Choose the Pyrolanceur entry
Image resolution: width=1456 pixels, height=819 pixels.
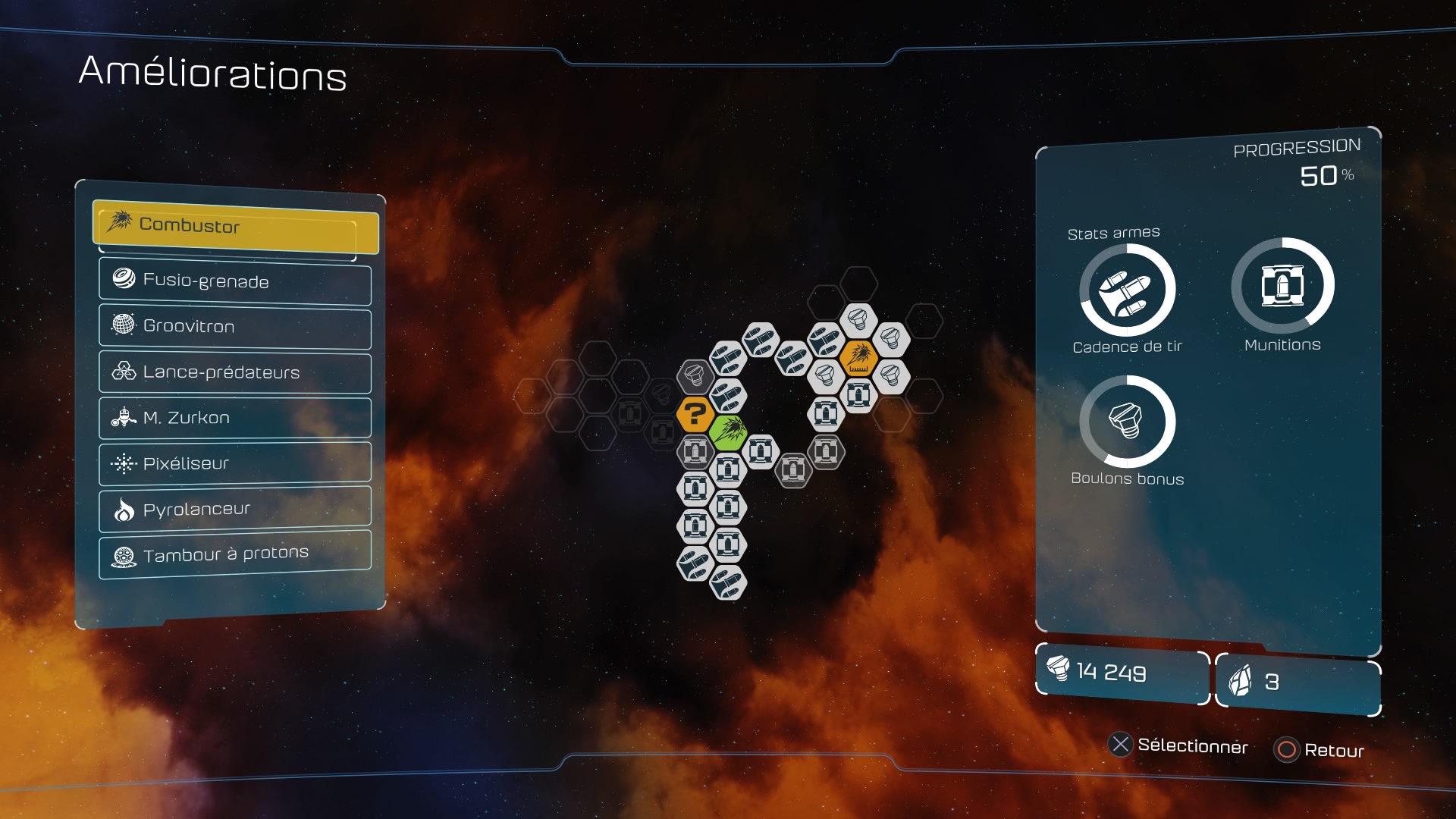point(235,509)
